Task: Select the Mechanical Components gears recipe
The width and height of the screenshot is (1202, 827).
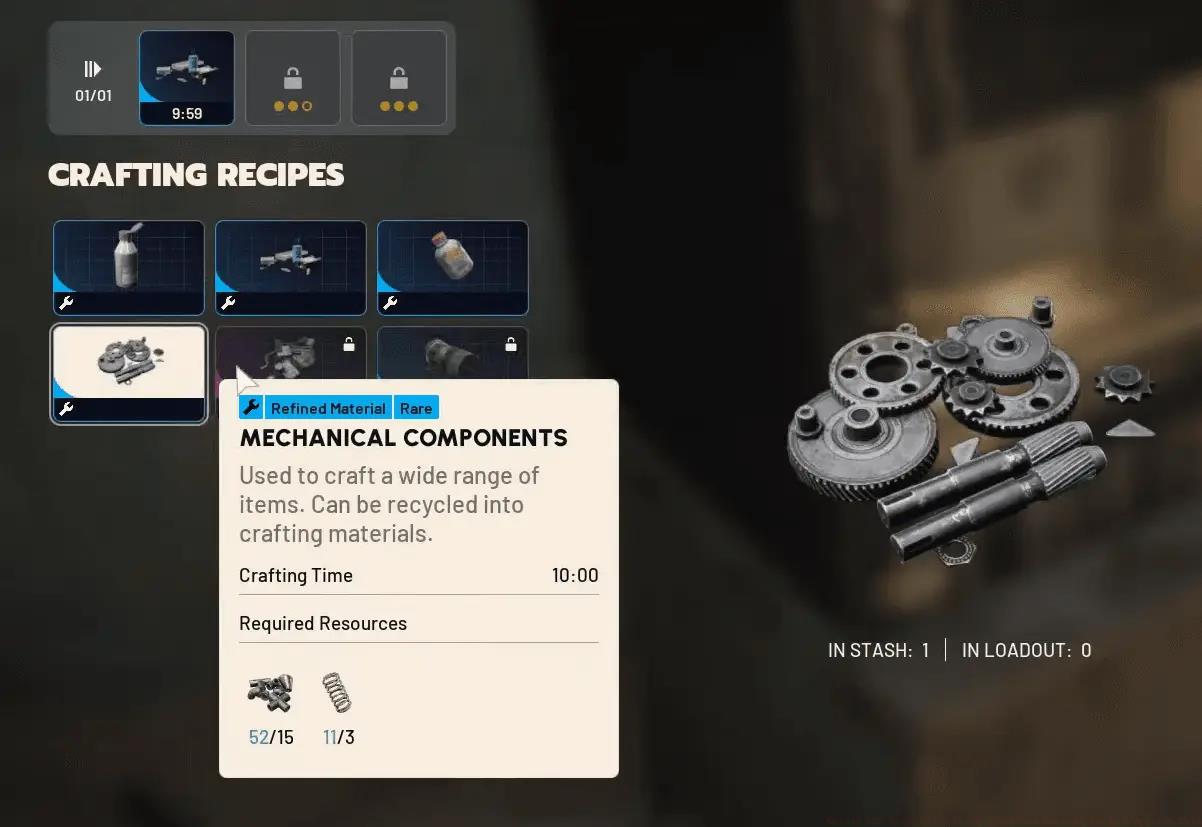Action: pyautogui.click(x=129, y=373)
